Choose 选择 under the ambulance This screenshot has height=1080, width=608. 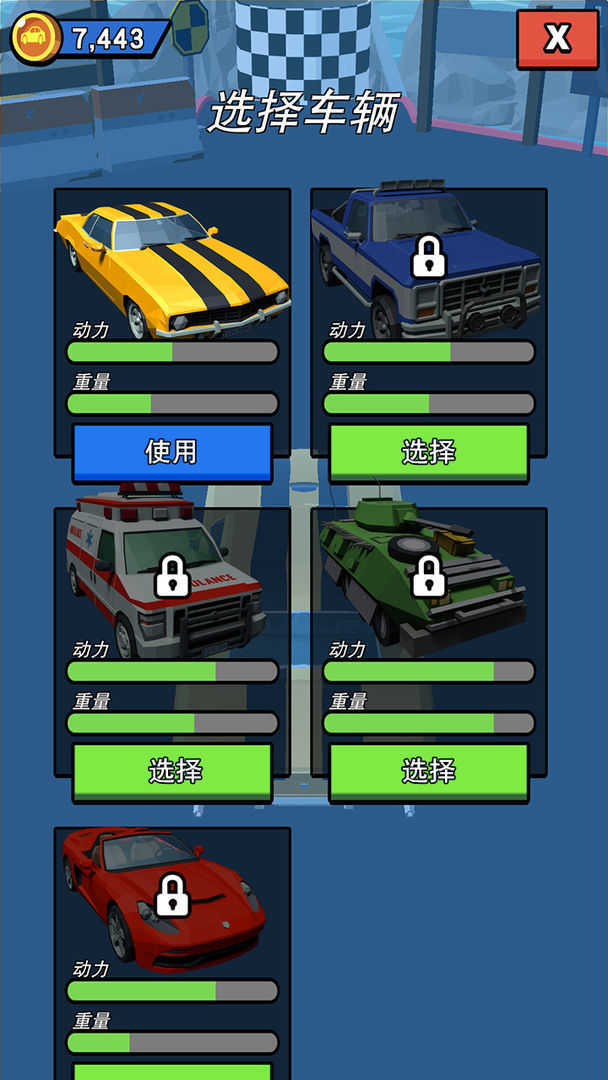coord(172,771)
